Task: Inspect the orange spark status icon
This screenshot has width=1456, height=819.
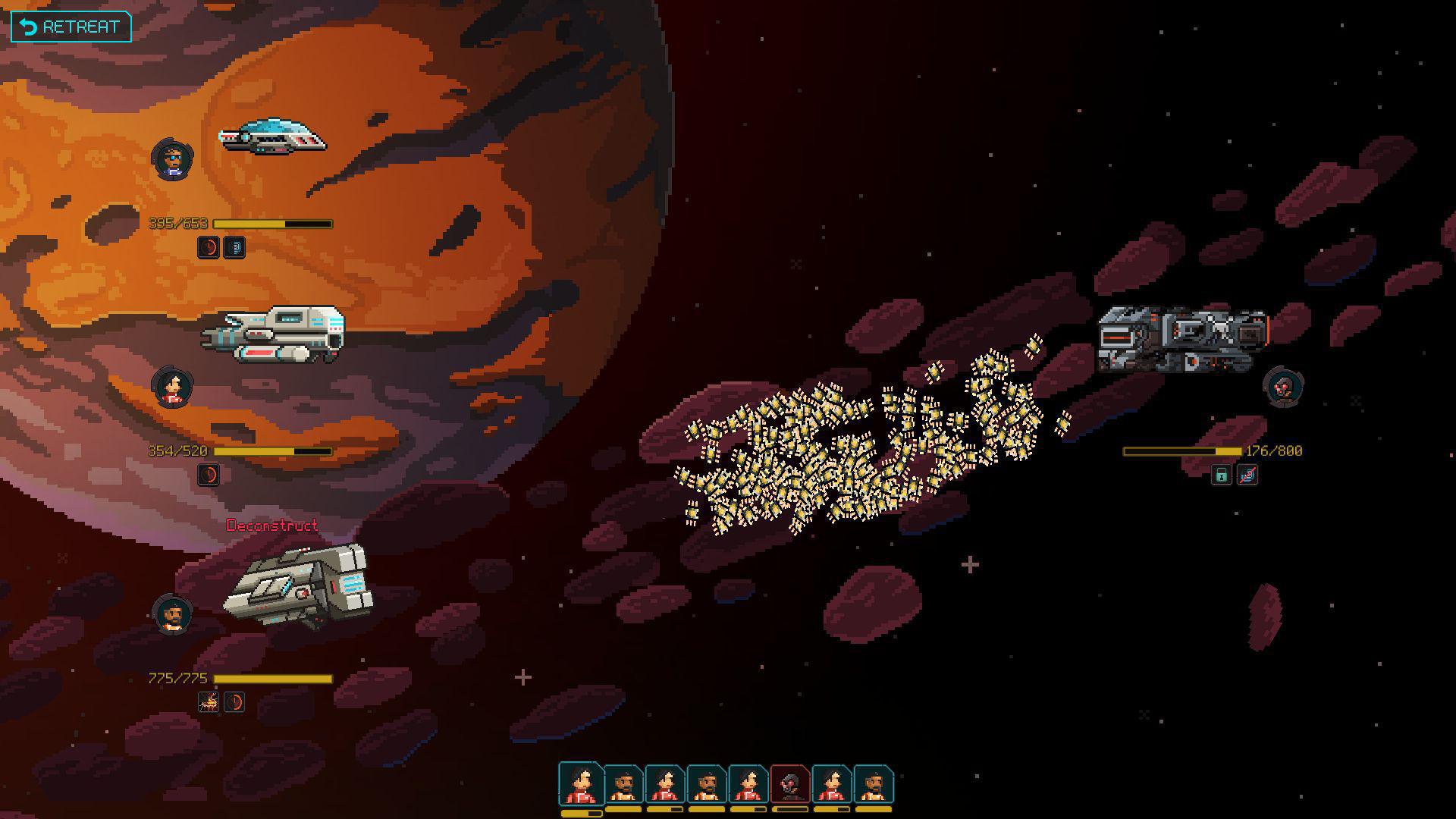Action: (x=209, y=703)
